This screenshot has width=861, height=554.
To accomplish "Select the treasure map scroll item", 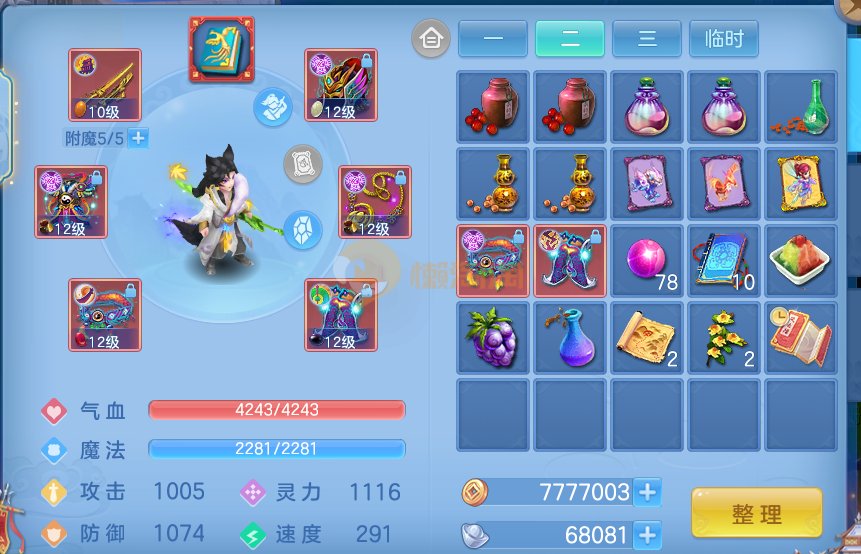I will [647, 338].
